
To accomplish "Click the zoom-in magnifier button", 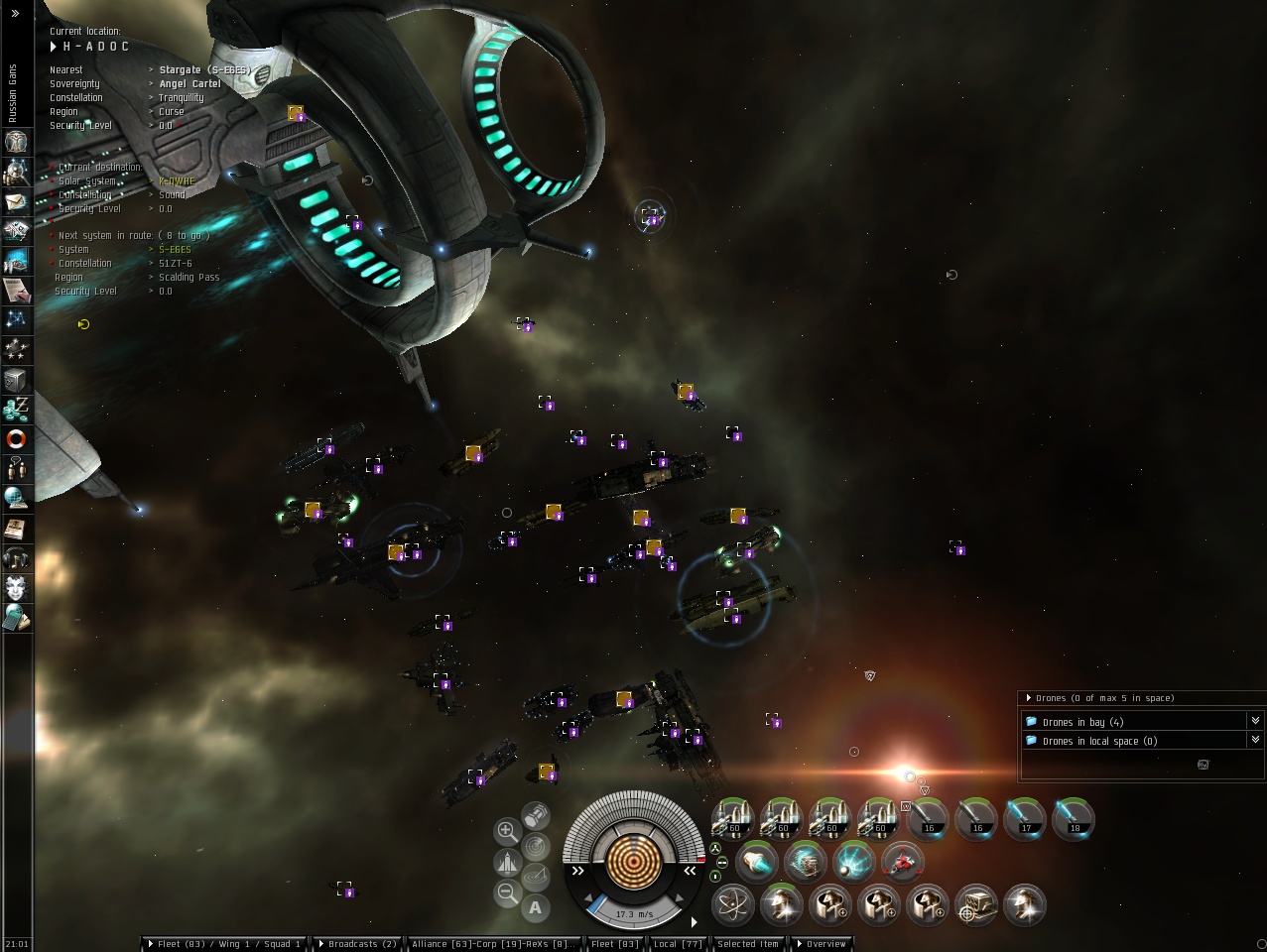I will pyautogui.click(x=507, y=831).
